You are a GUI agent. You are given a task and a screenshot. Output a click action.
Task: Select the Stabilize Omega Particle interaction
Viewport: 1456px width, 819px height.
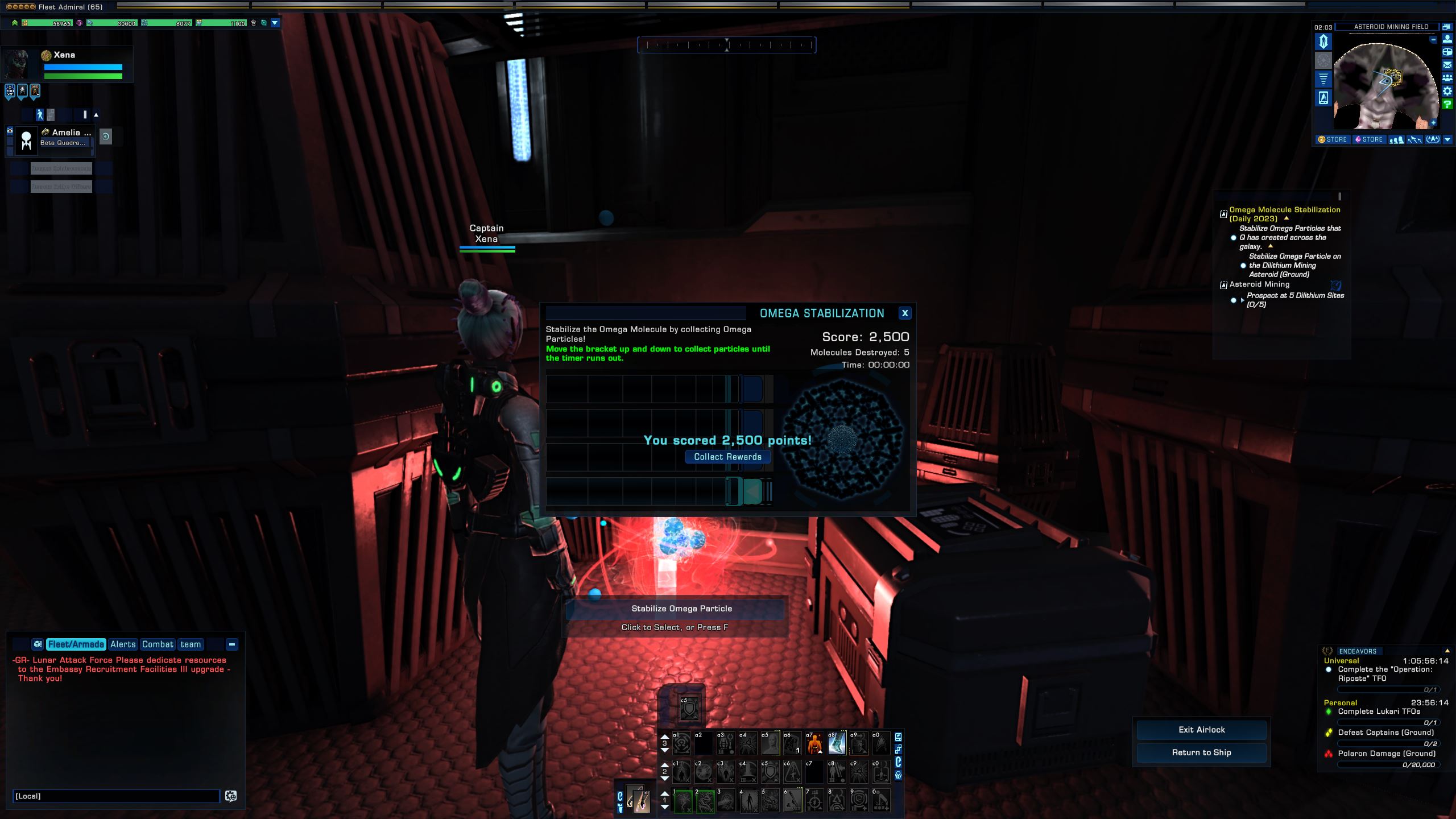(681, 609)
